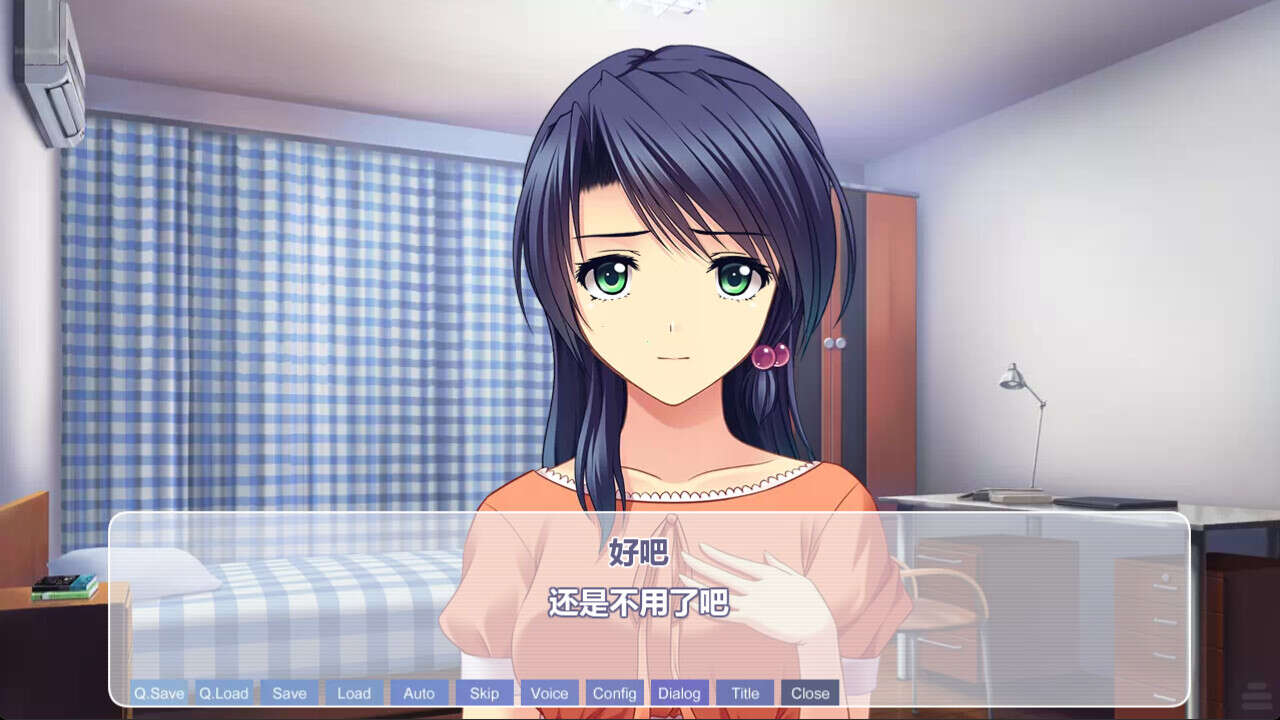Show the Dialog history log
Image resolution: width=1280 pixels, height=720 pixels.
point(680,693)
